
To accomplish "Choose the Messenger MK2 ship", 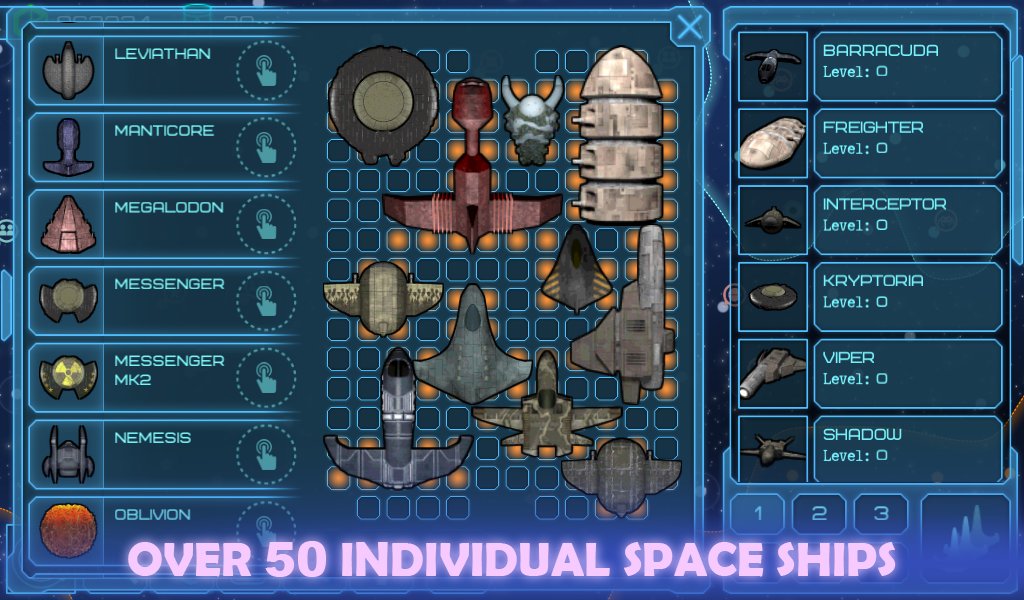I will 163,377.
